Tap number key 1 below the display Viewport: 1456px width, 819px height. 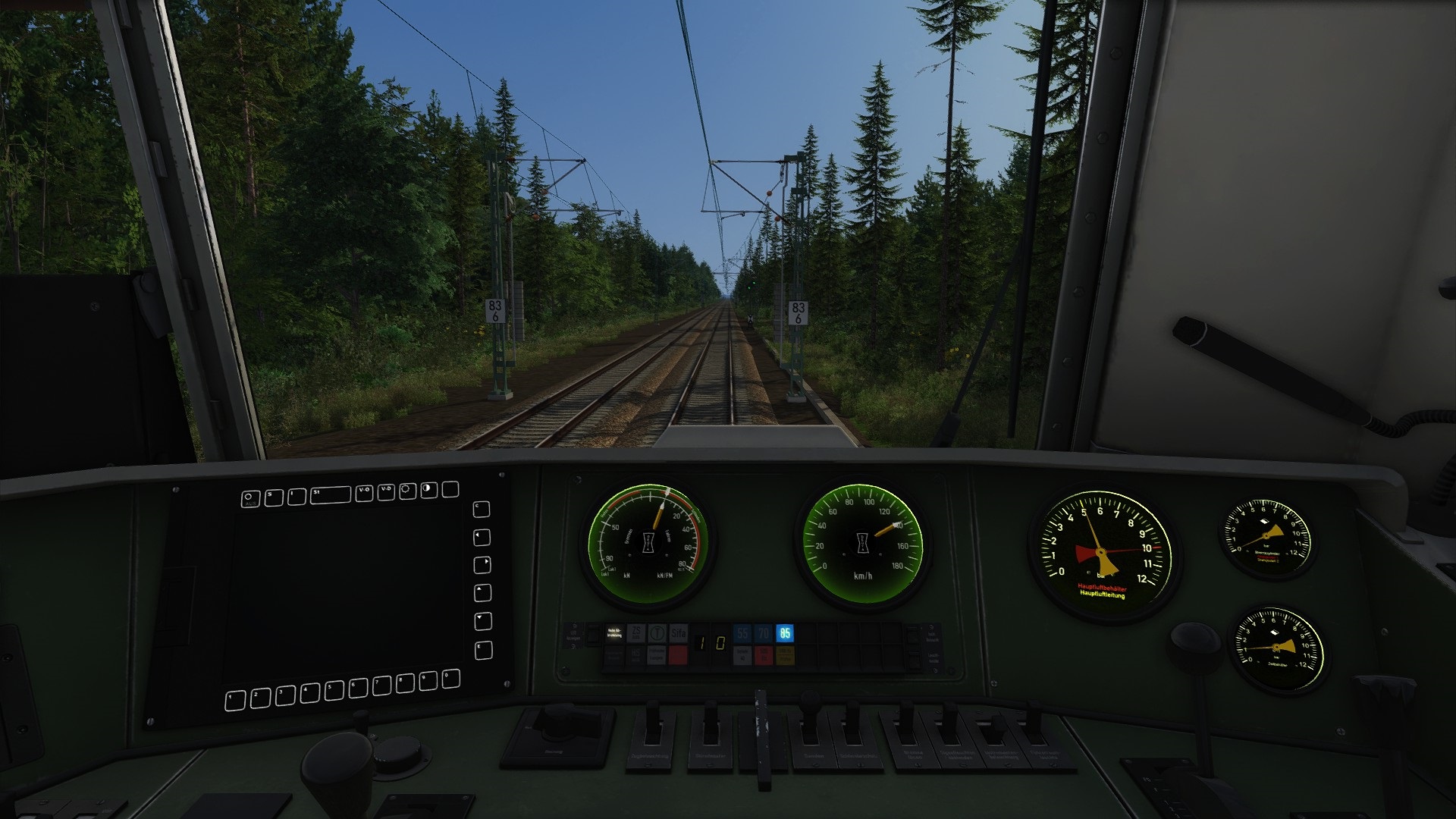[235, 699]
